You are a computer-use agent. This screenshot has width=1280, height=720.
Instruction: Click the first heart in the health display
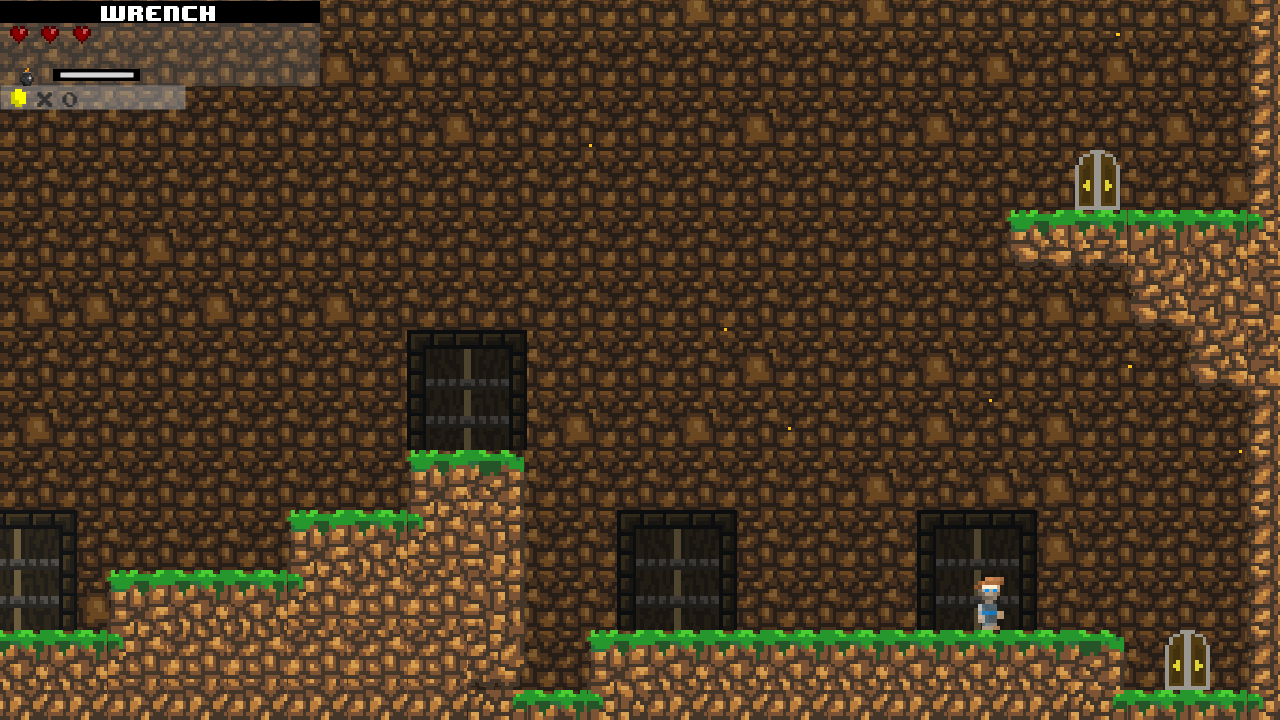[x=18, y=33]
